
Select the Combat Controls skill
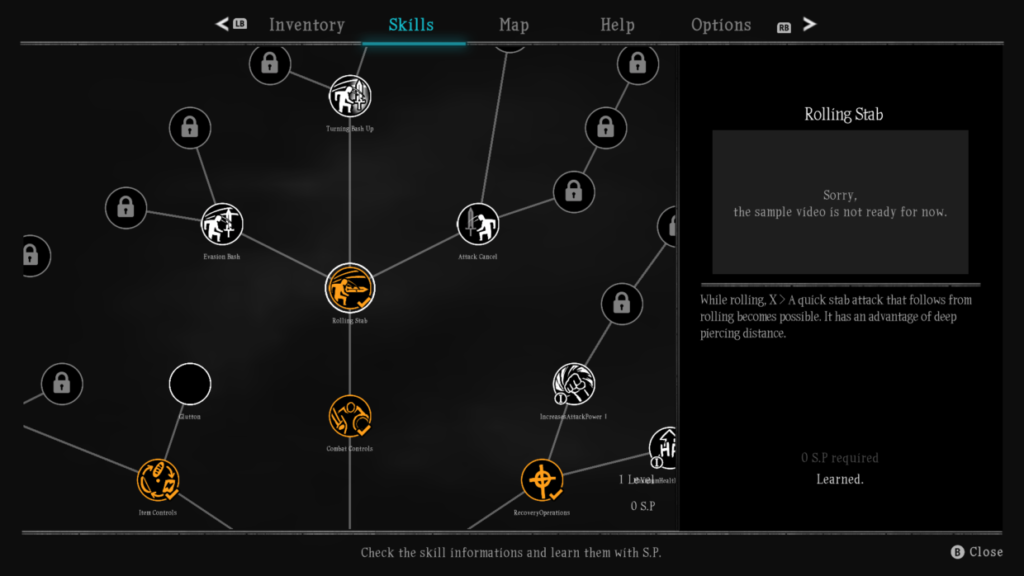tap(350, 416)
